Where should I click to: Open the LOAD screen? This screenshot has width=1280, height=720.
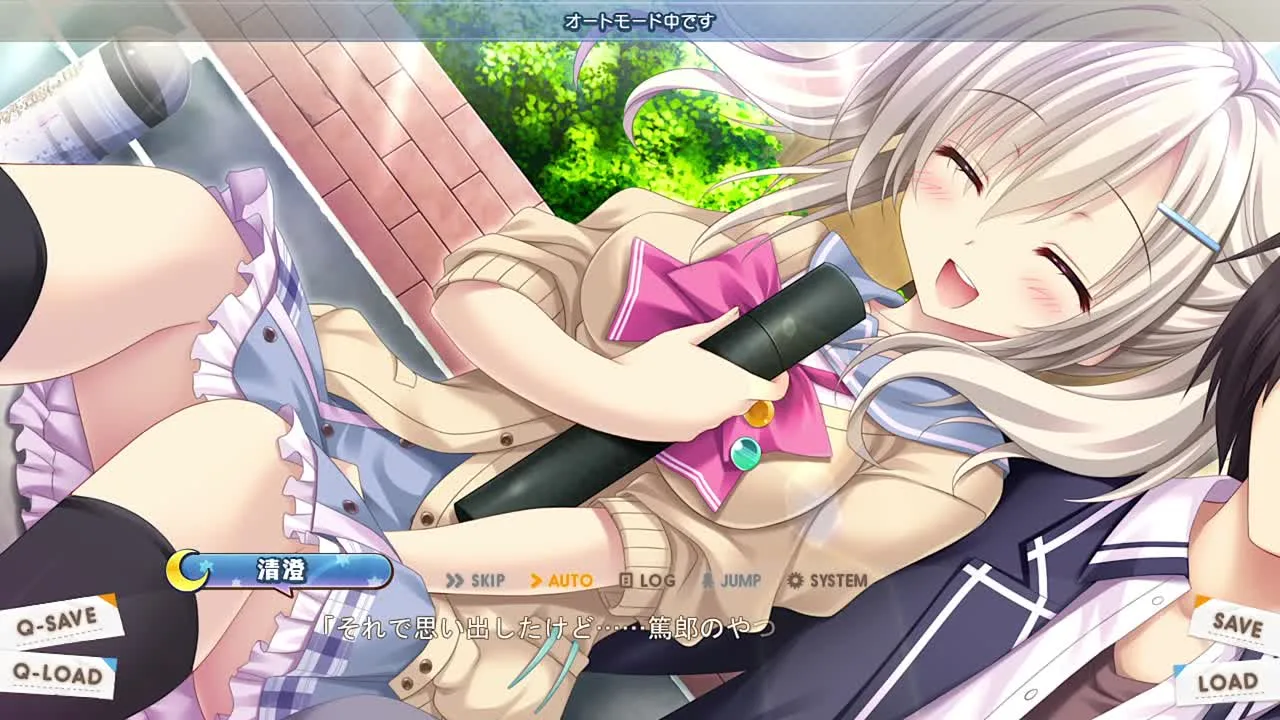[1226, 682]
